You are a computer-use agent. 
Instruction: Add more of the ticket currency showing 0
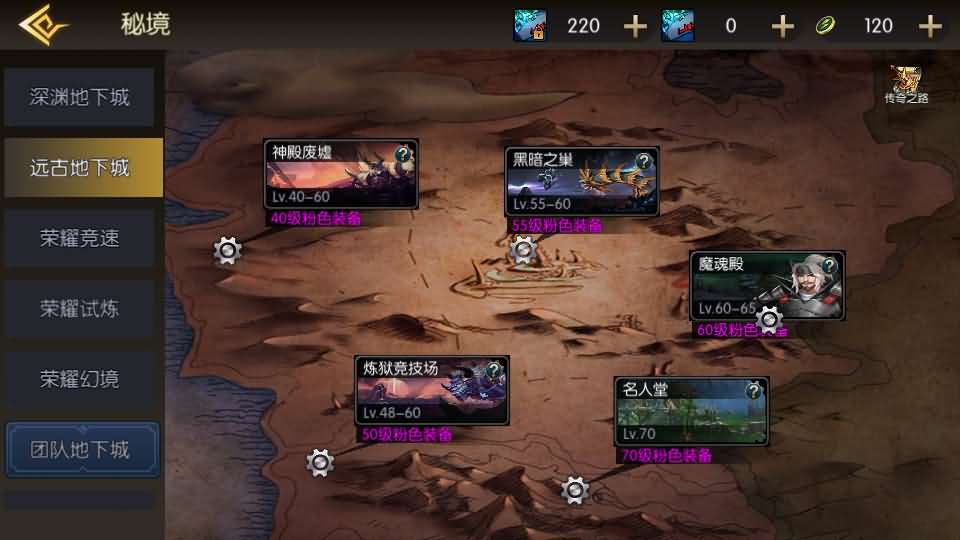(783, 26)
